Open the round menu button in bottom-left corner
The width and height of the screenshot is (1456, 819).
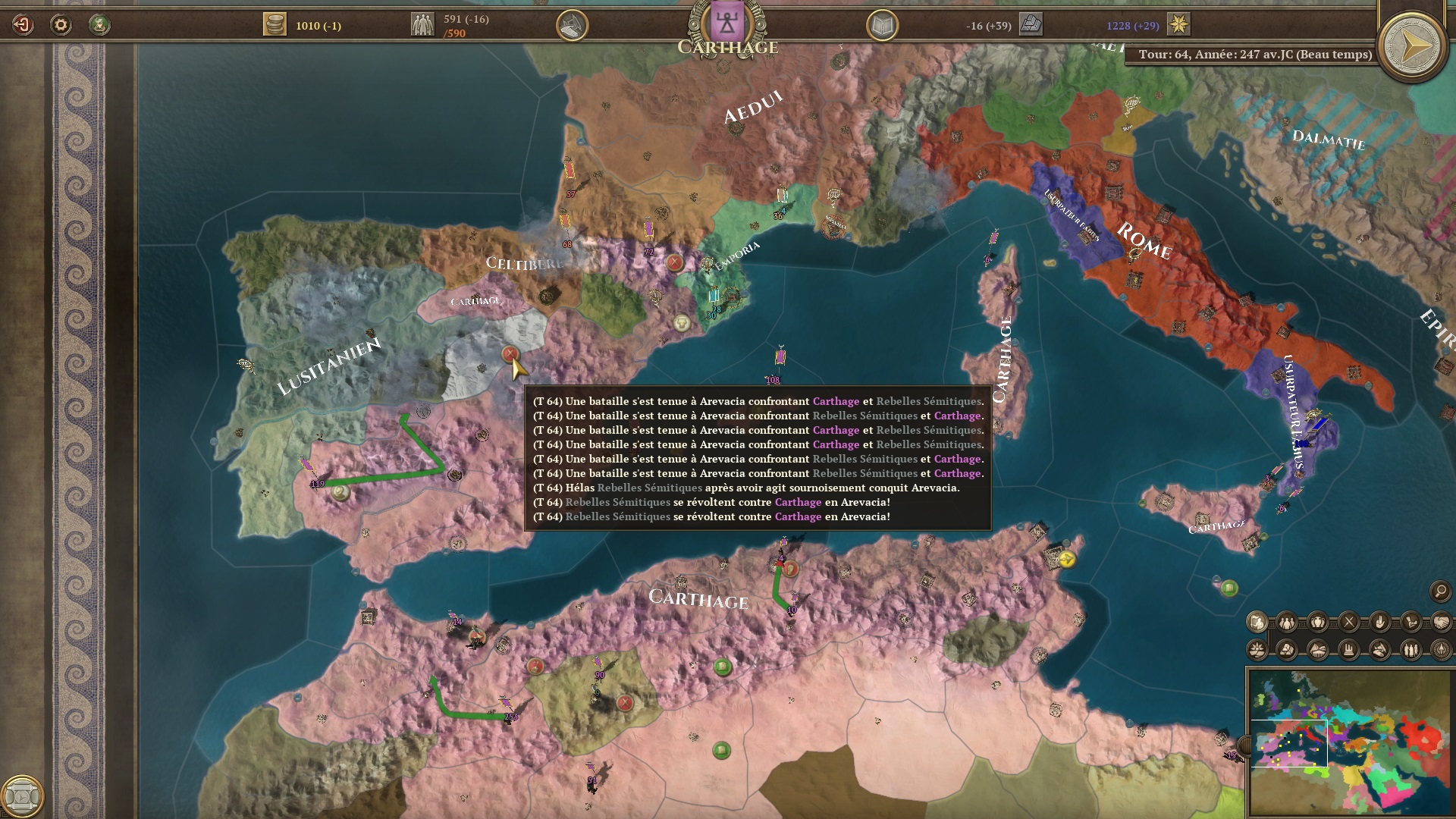[22, 796]
